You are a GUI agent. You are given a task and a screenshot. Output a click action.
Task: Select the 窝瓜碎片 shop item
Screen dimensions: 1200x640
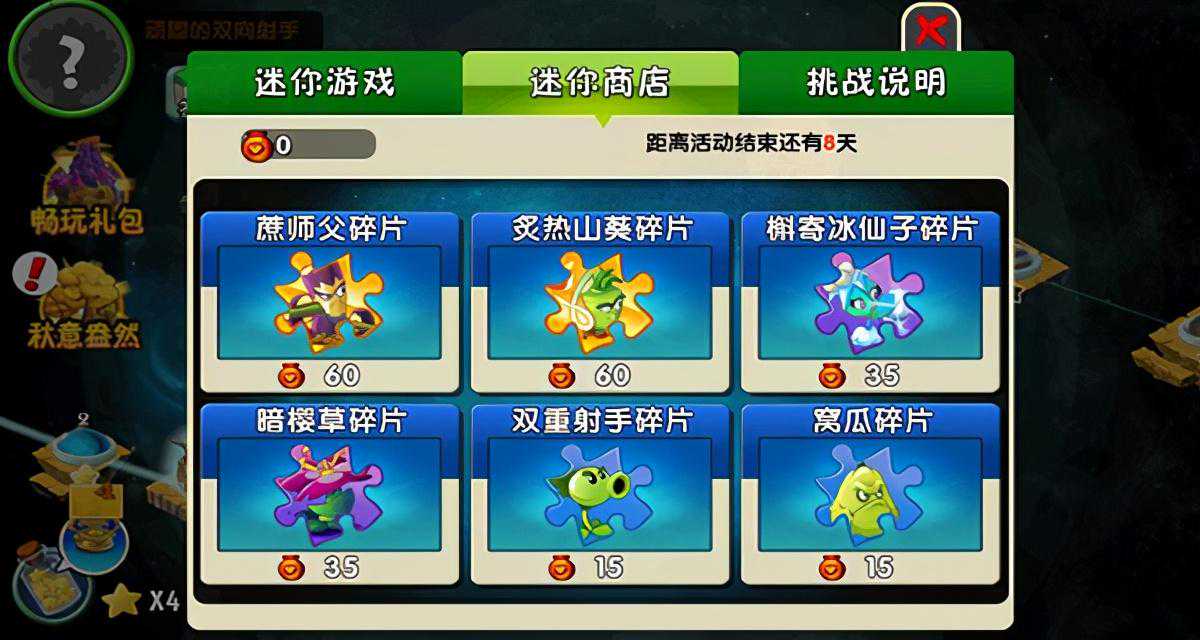point(869,494)
